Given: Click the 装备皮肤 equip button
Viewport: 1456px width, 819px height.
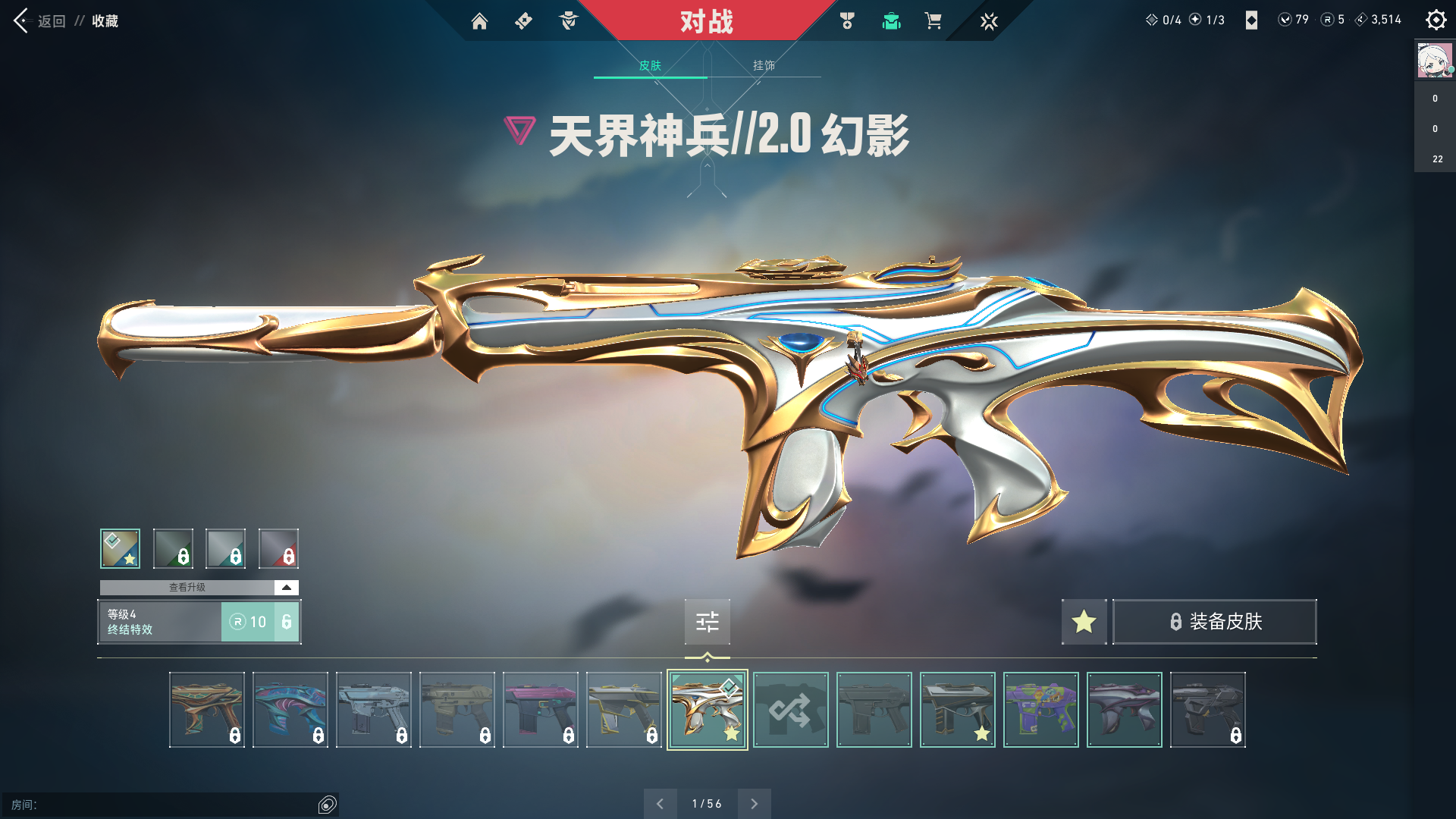Looking at the screenshot, I should 1214,622.
